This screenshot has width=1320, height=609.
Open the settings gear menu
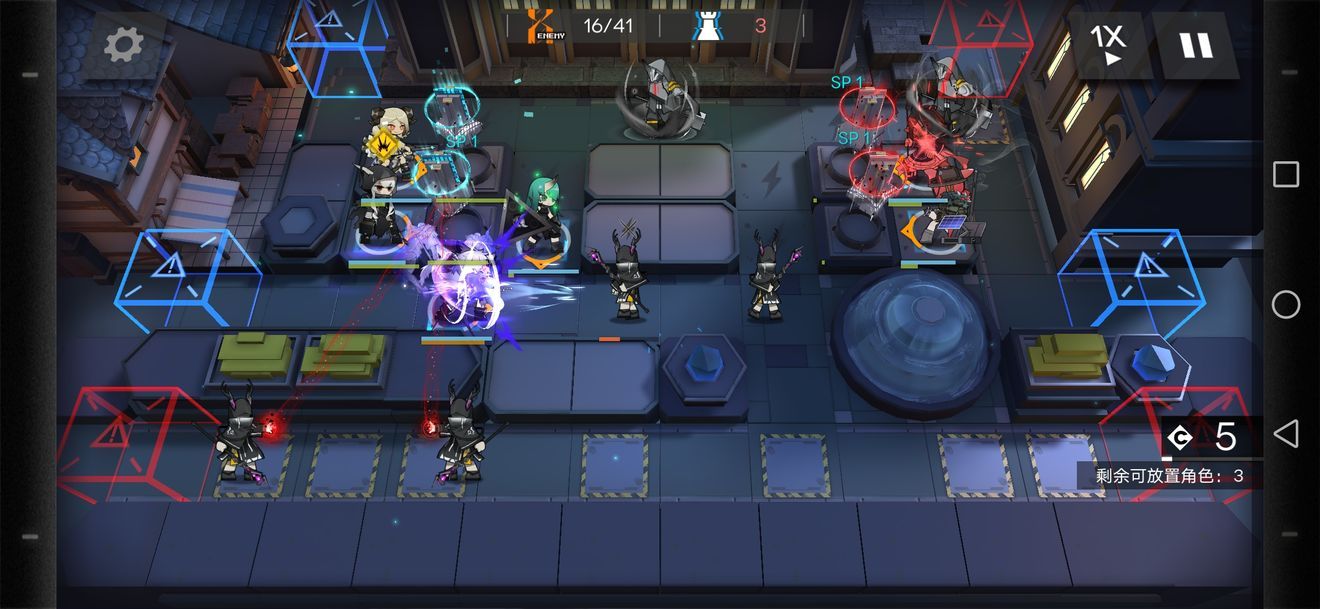(x=124, y=44)
